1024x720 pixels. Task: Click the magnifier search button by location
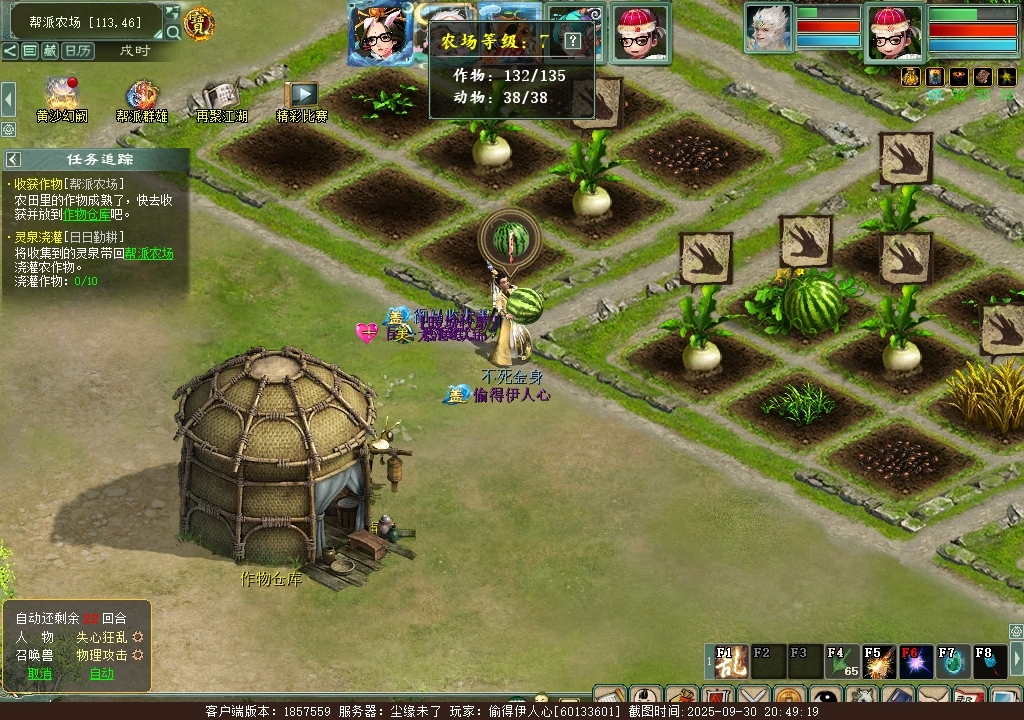pyautogui.click(x=173, y=32)
